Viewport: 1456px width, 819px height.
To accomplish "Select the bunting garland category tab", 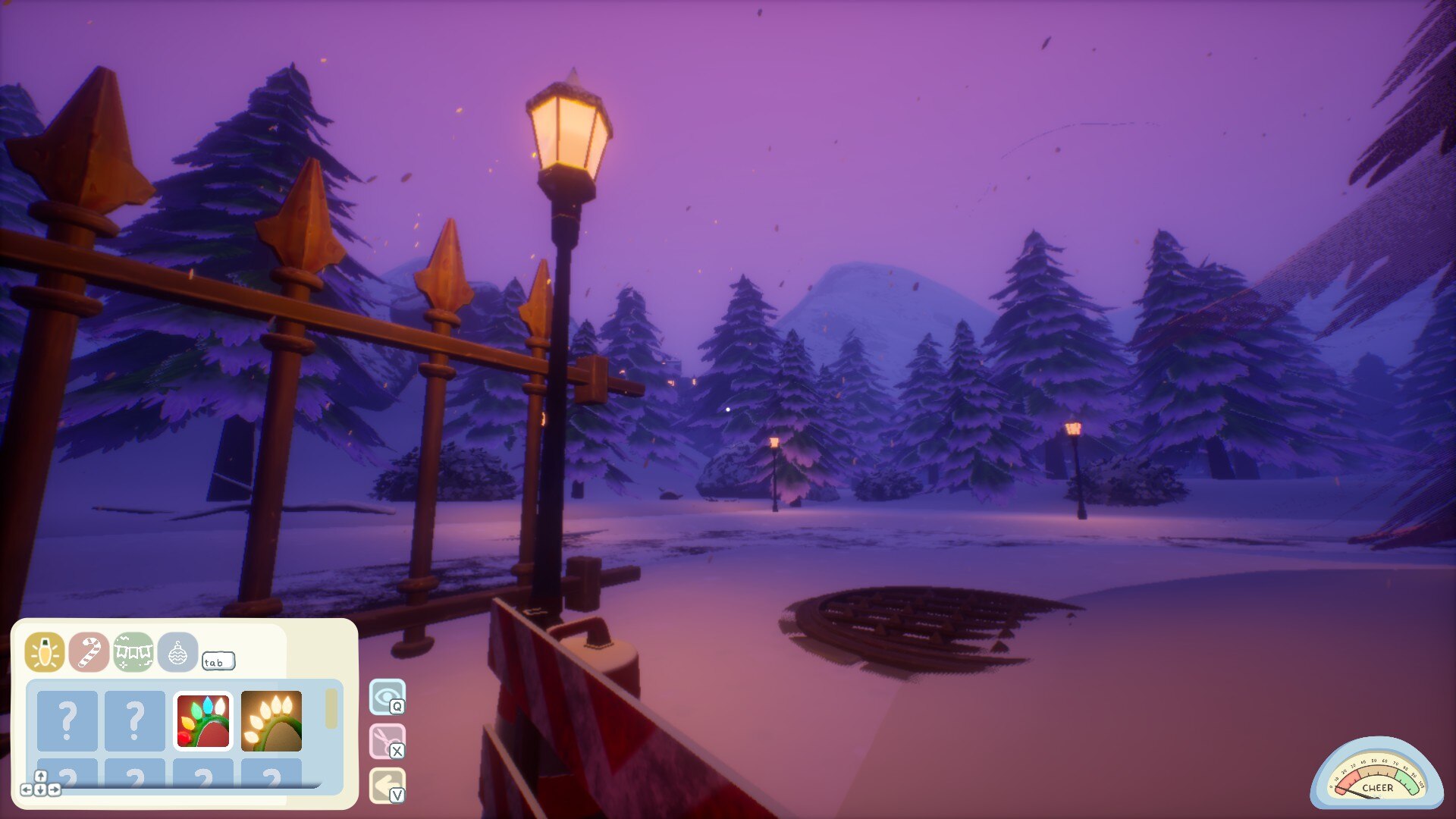I will (x=133, y=652).
